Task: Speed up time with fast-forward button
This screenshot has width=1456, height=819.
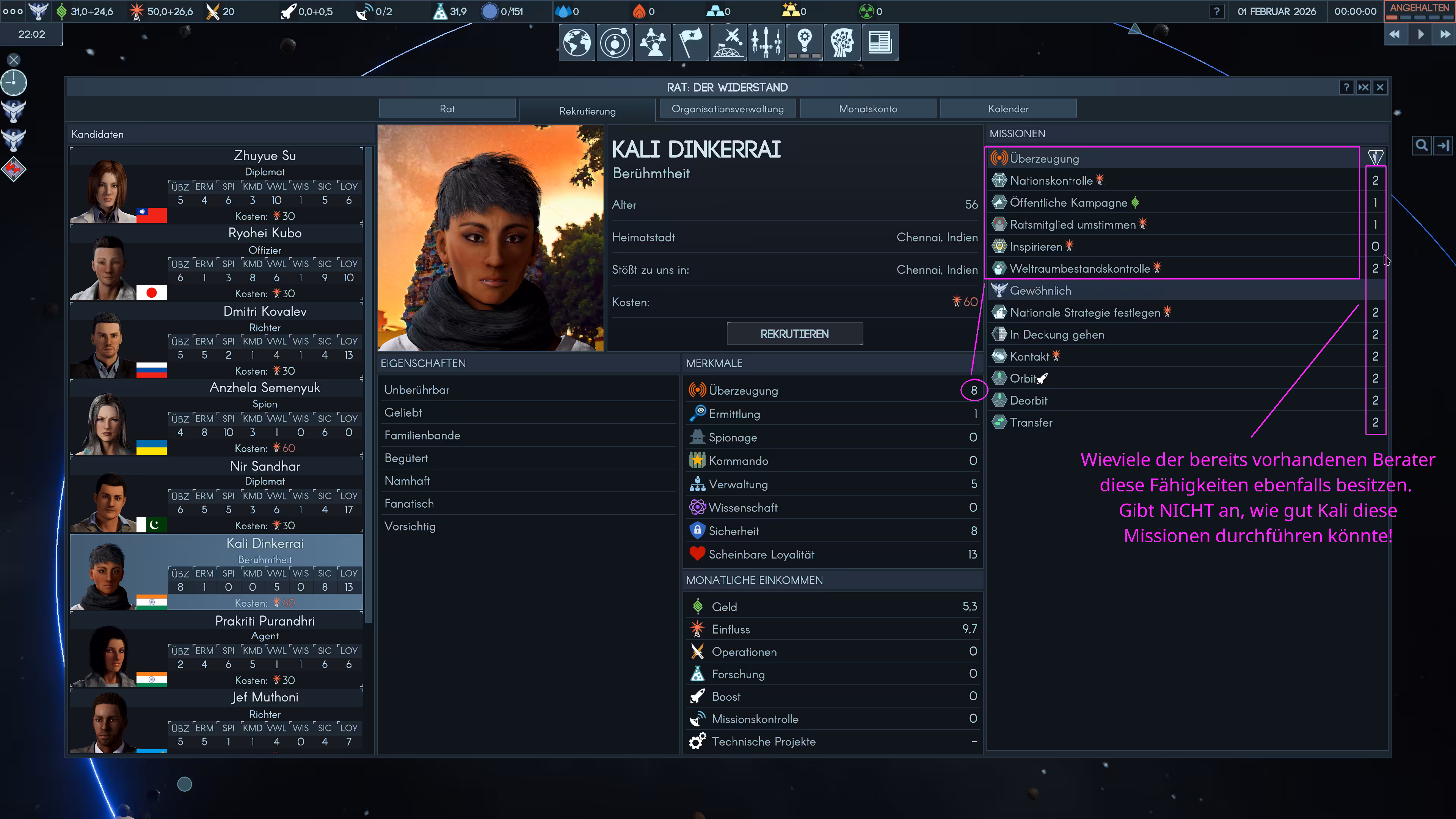Action: click(1445, 35)
